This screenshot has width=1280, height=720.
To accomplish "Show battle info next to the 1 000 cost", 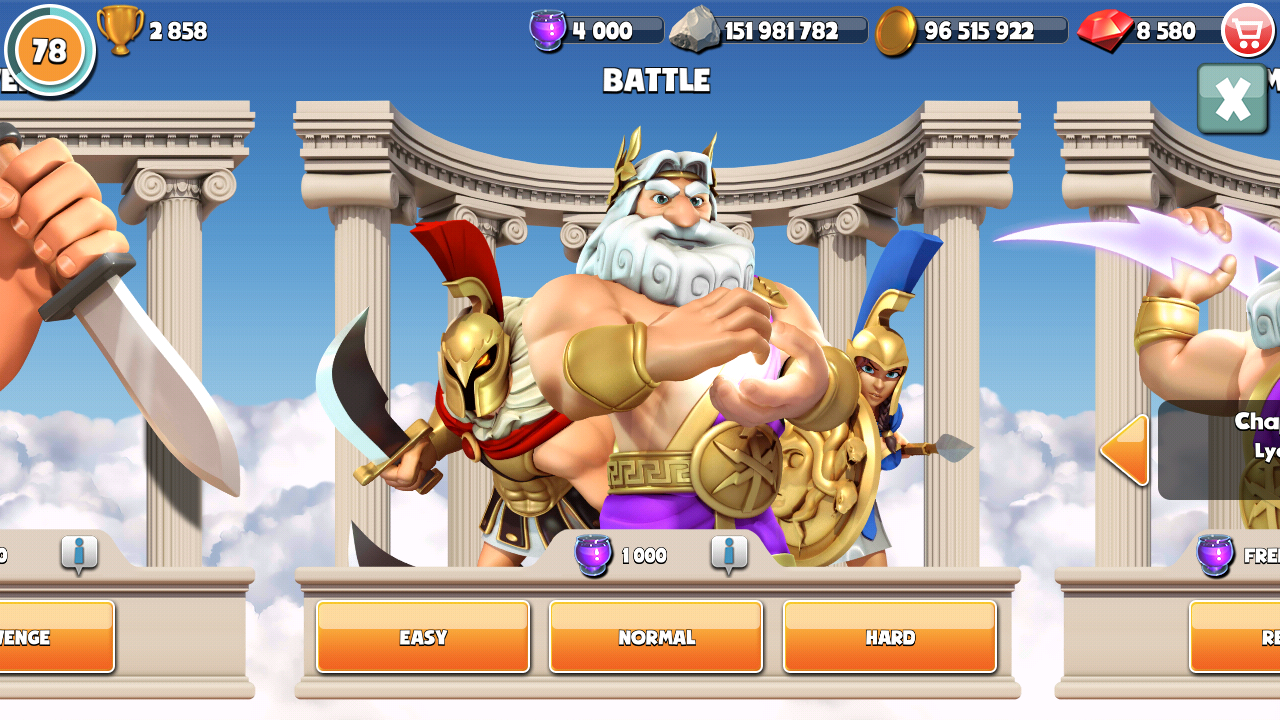I will (729, 553).
